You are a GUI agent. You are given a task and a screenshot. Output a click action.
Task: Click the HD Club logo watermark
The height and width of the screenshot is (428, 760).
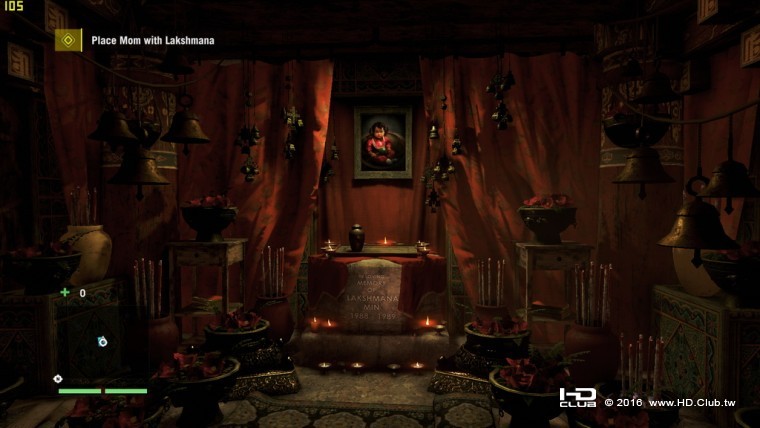click(x=578, y=398)
